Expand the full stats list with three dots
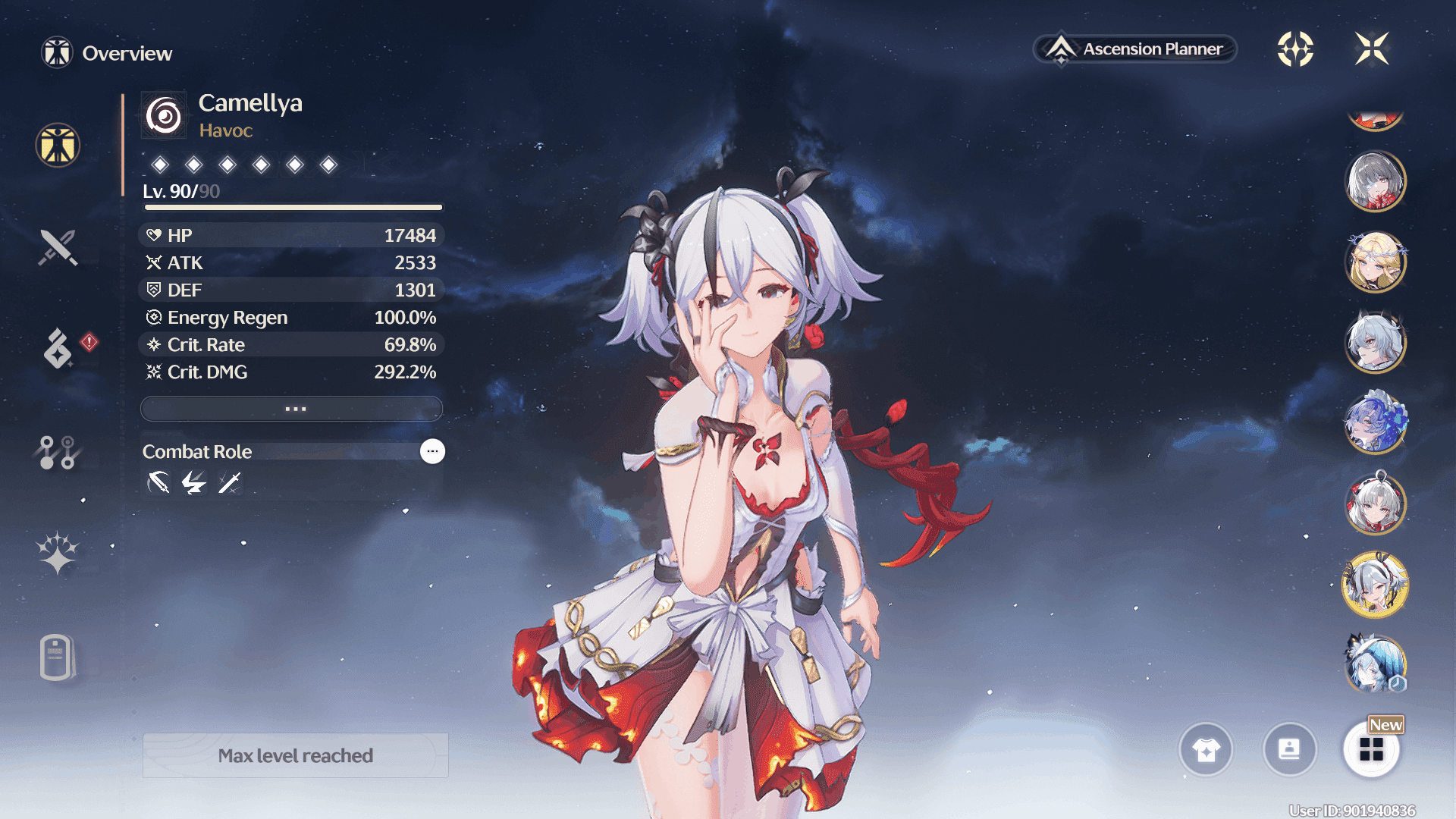The image size is (1456, 819). pyautogui.click(x=292, y=409)
